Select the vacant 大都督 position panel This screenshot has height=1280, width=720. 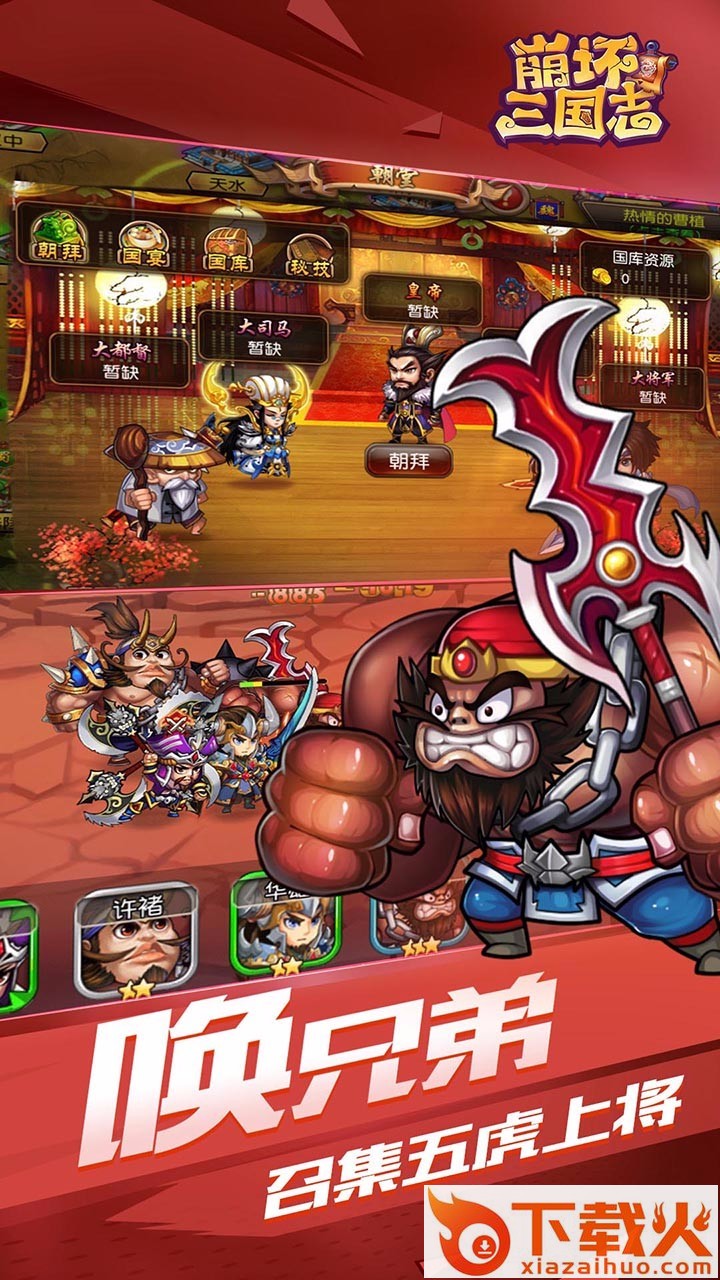(119, 361)
